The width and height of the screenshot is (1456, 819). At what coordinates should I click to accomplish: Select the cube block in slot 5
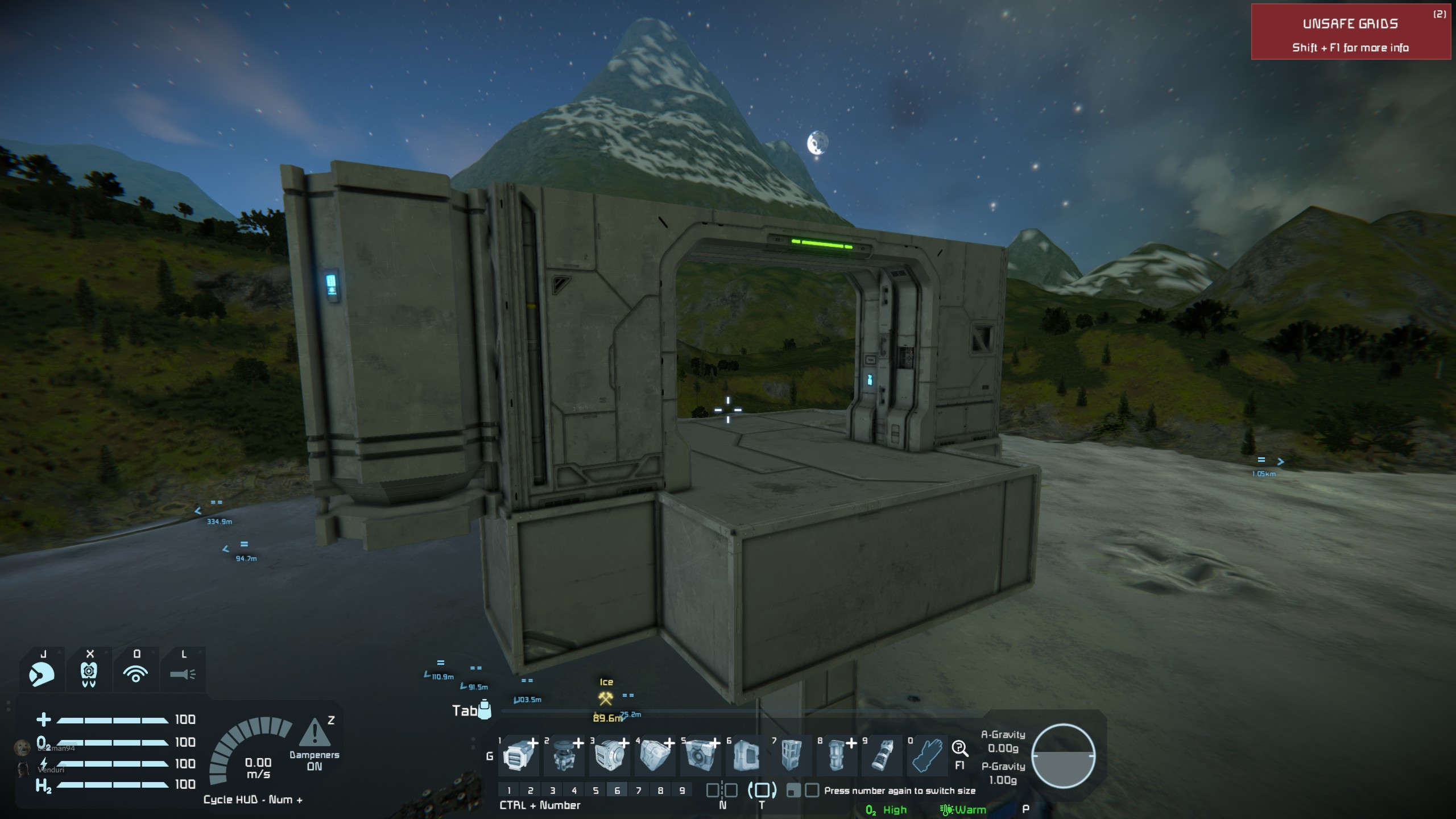700,756
